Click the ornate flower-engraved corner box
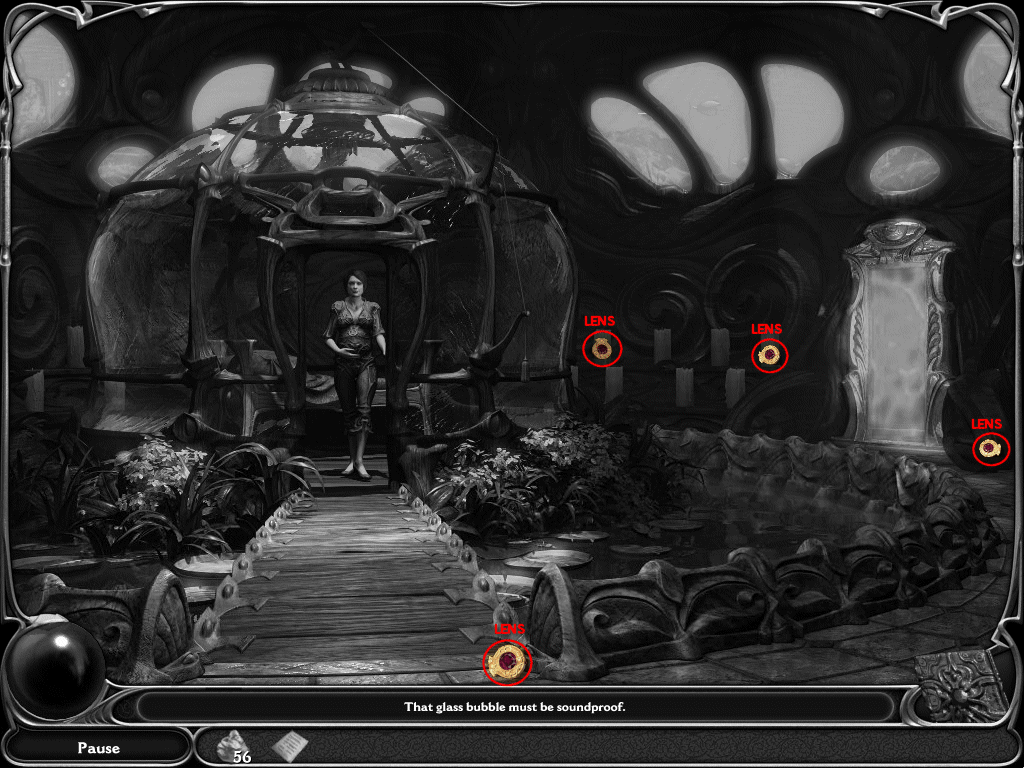Screen dimensions: 1024x768 click(x=962, y=686)
